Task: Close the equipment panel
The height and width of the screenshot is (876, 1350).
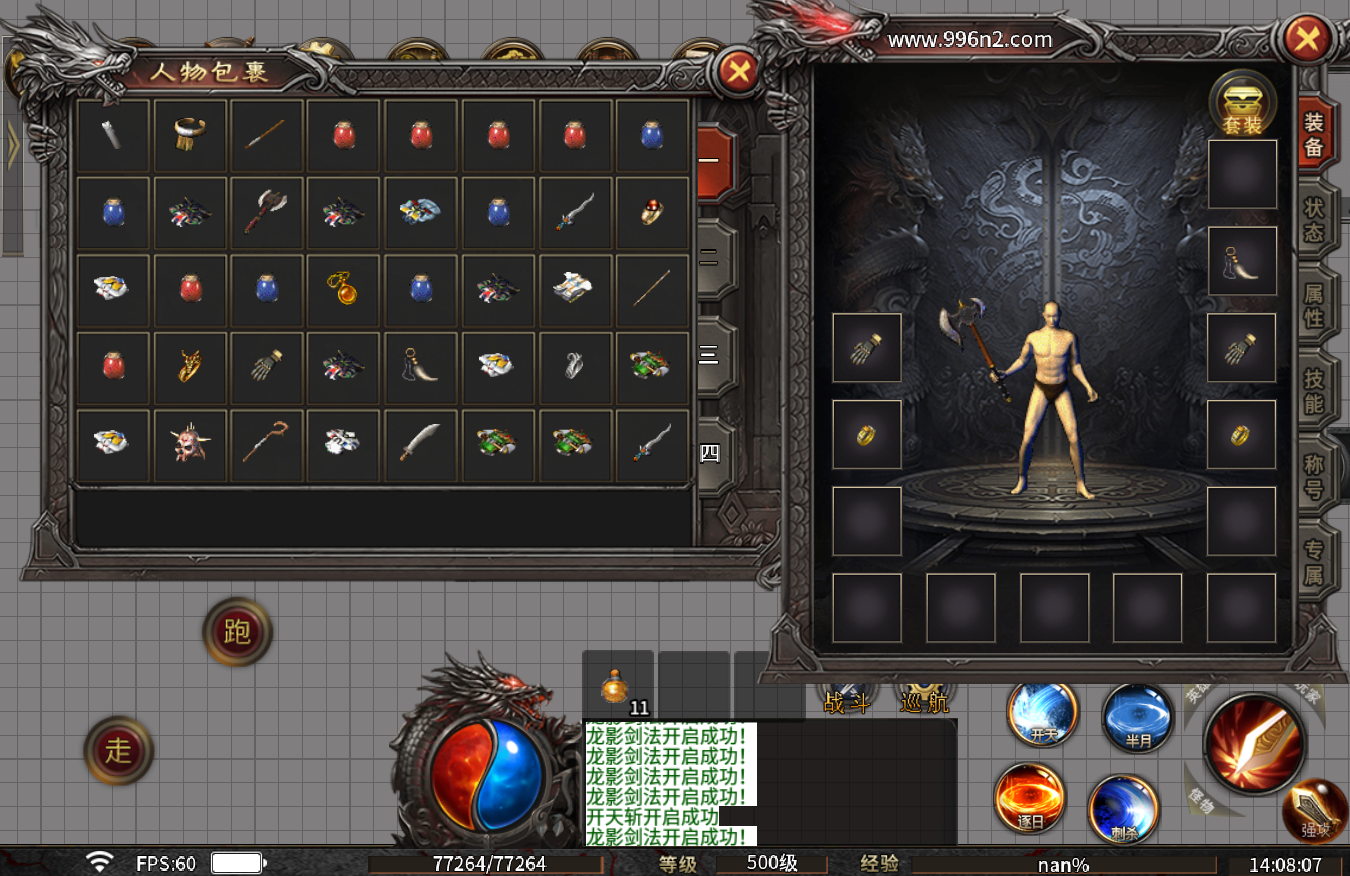Action: tap(1306, 39)
